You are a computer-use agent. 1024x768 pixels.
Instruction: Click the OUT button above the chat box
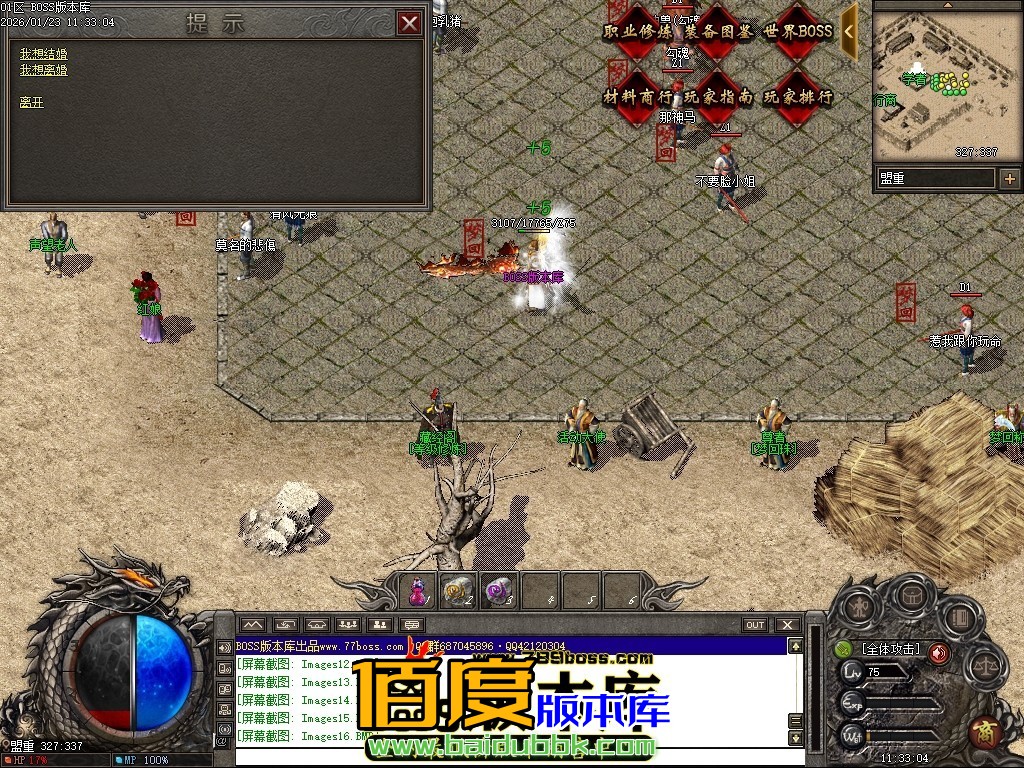pyautogui.click(x=755, y=625)
